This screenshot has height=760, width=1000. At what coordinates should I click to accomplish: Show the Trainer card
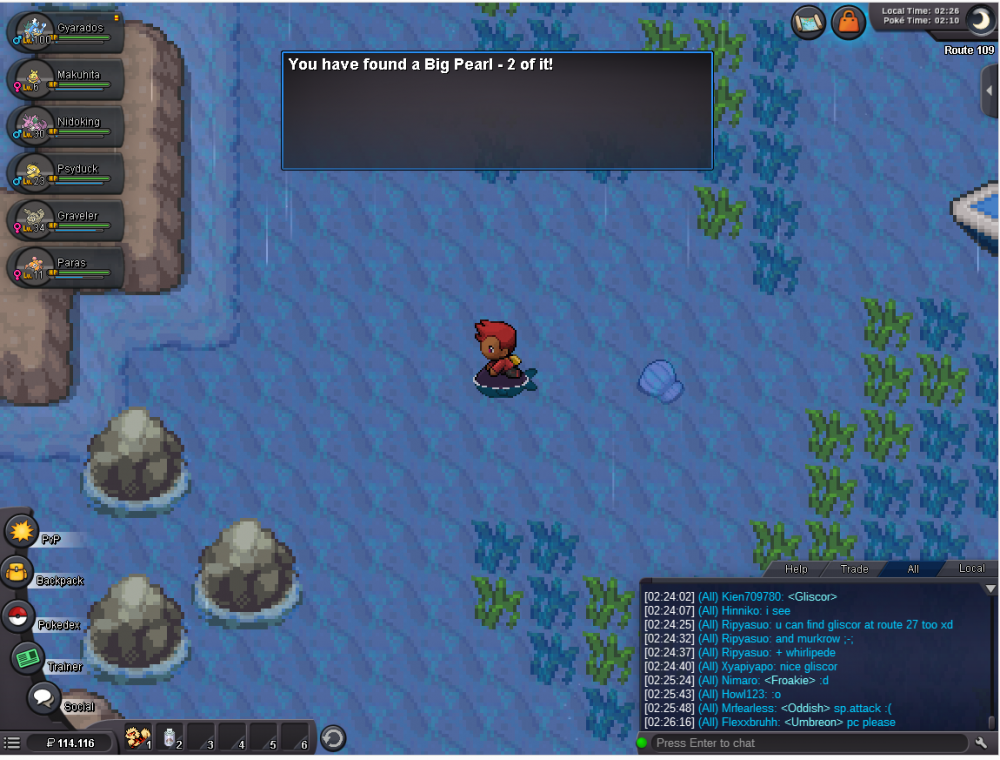(x=28, y=658)
